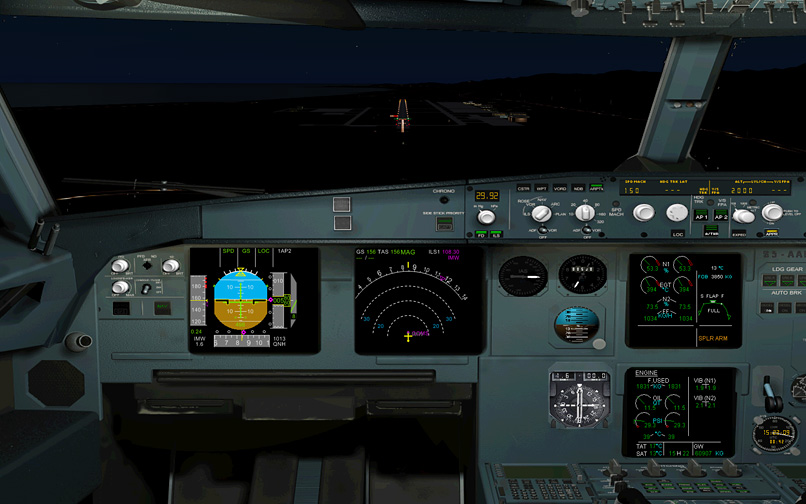Toggle the ARPT airports display button

coord(596,188)
